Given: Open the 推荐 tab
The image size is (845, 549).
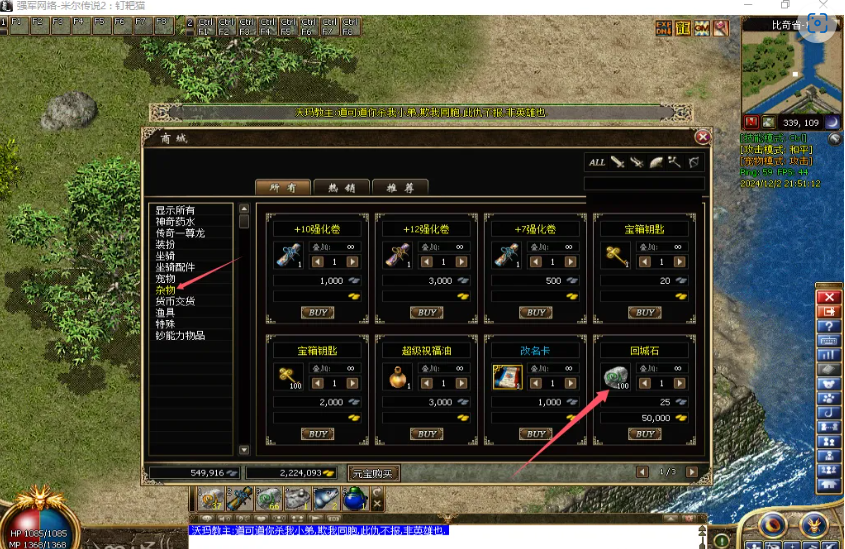Looking at the screenshot, I should [x=400, y=187].
